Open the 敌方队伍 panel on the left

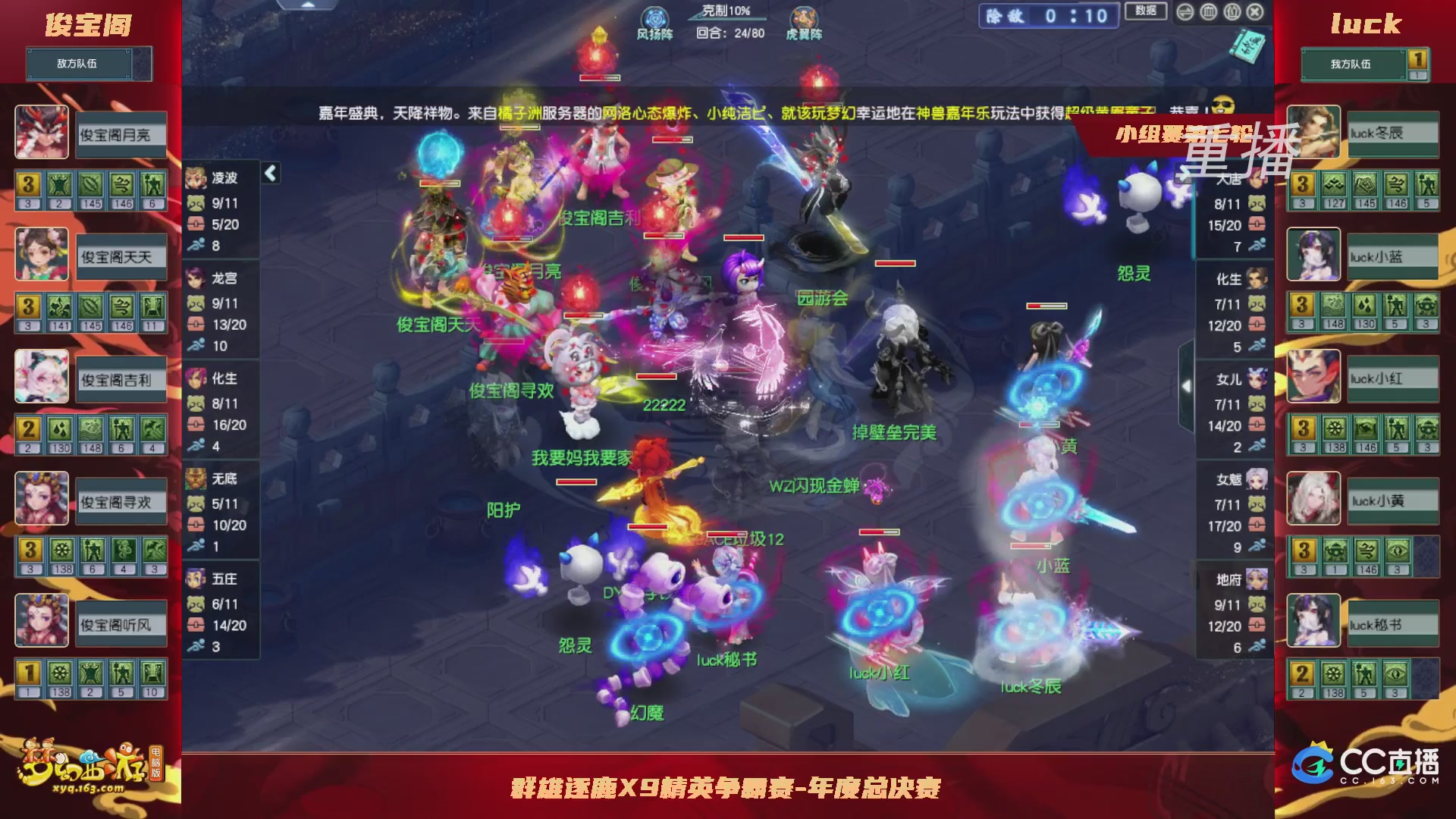click(x=78, y=64)
